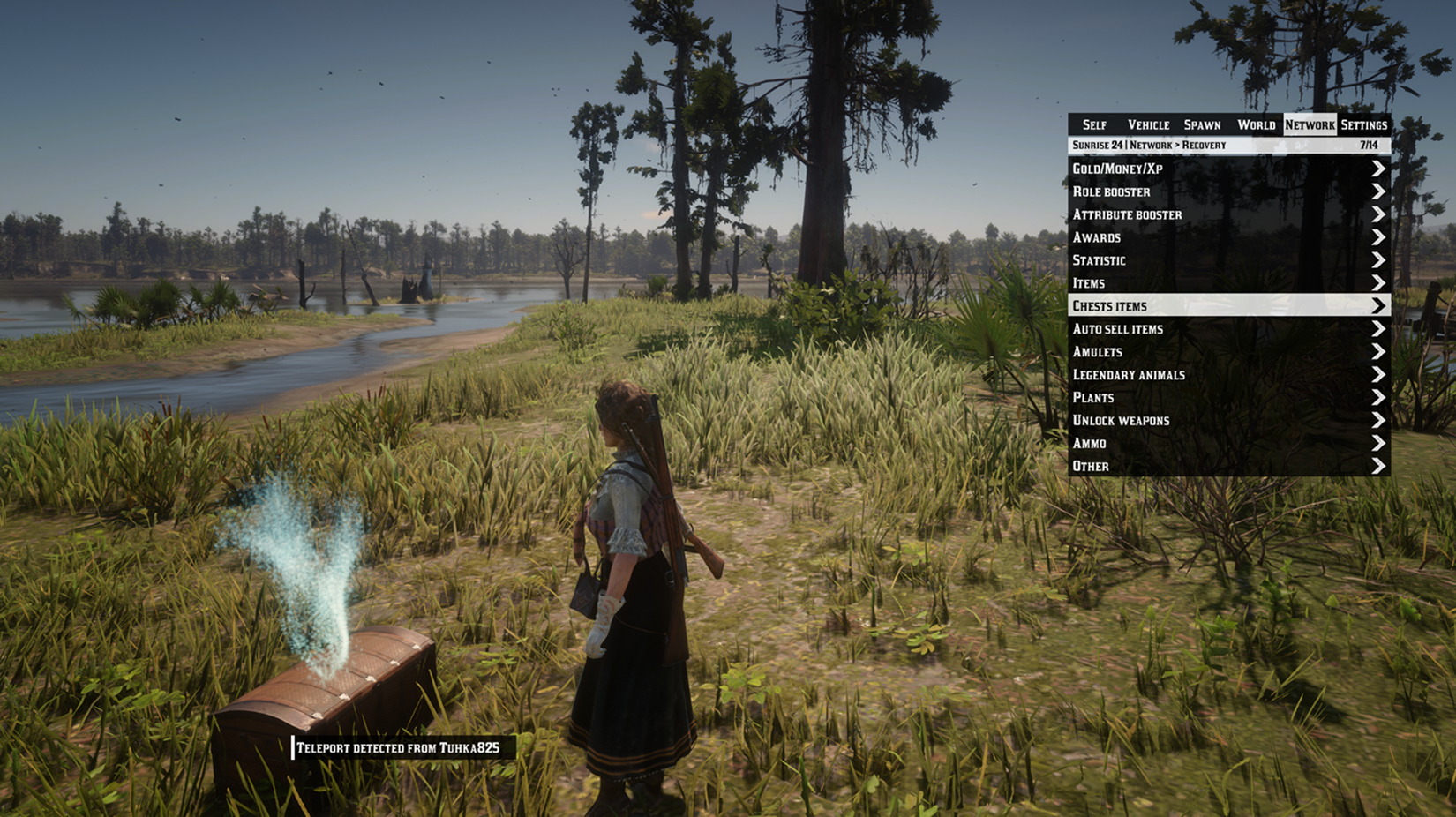The width and height of the screenshot is (1456, 817).
Task: Switch to the Self tab
Action: click(x=1094, y=124)
